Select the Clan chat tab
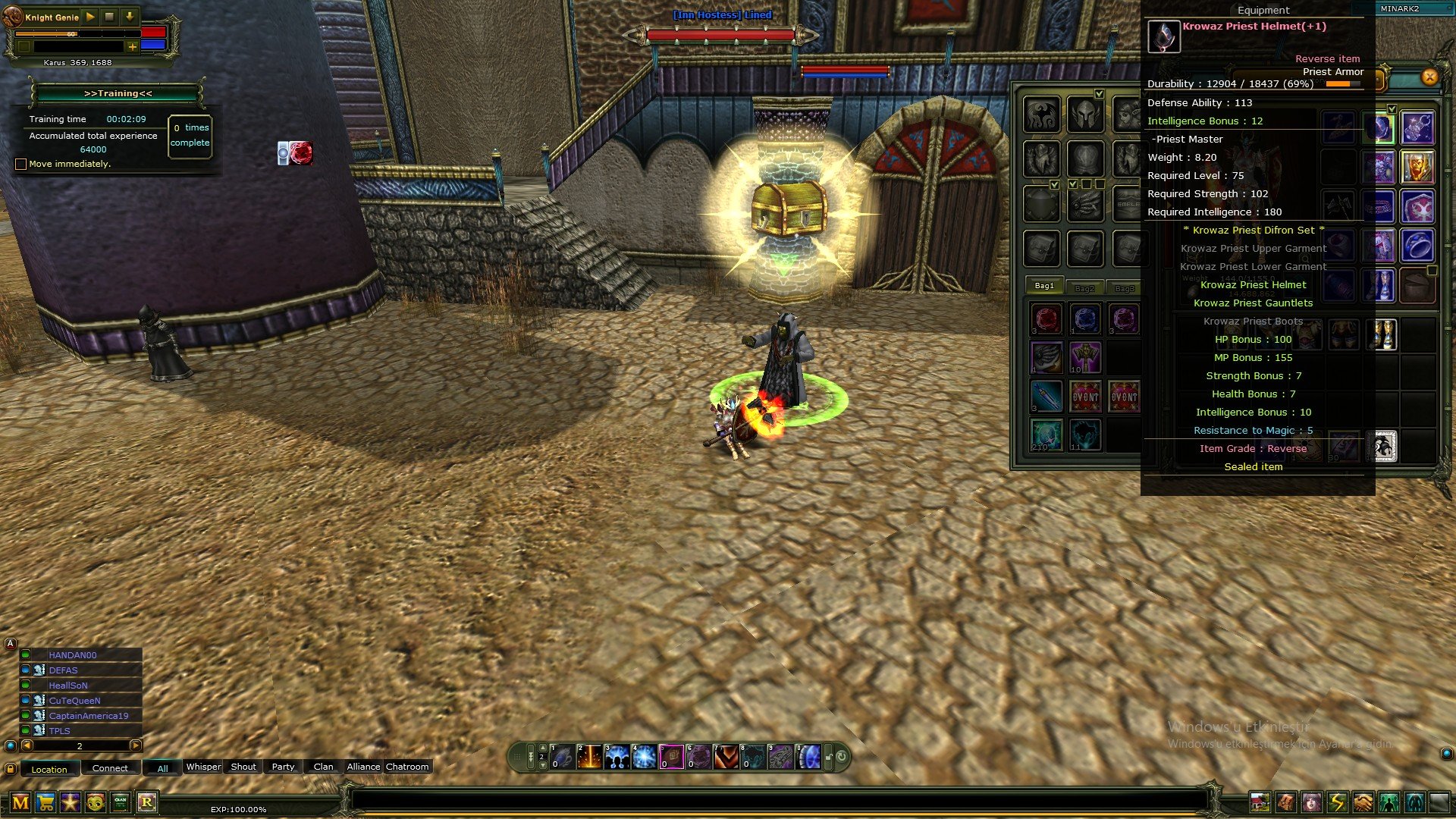1456x819 pixels. pyautogui.click(x=323, y=767)
